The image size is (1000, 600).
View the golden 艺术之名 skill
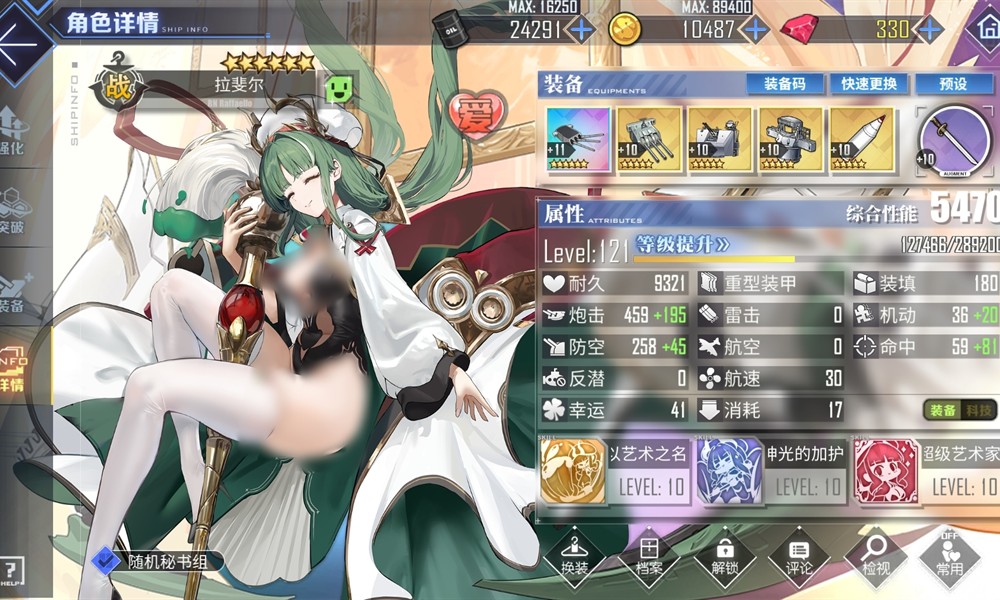573,471
